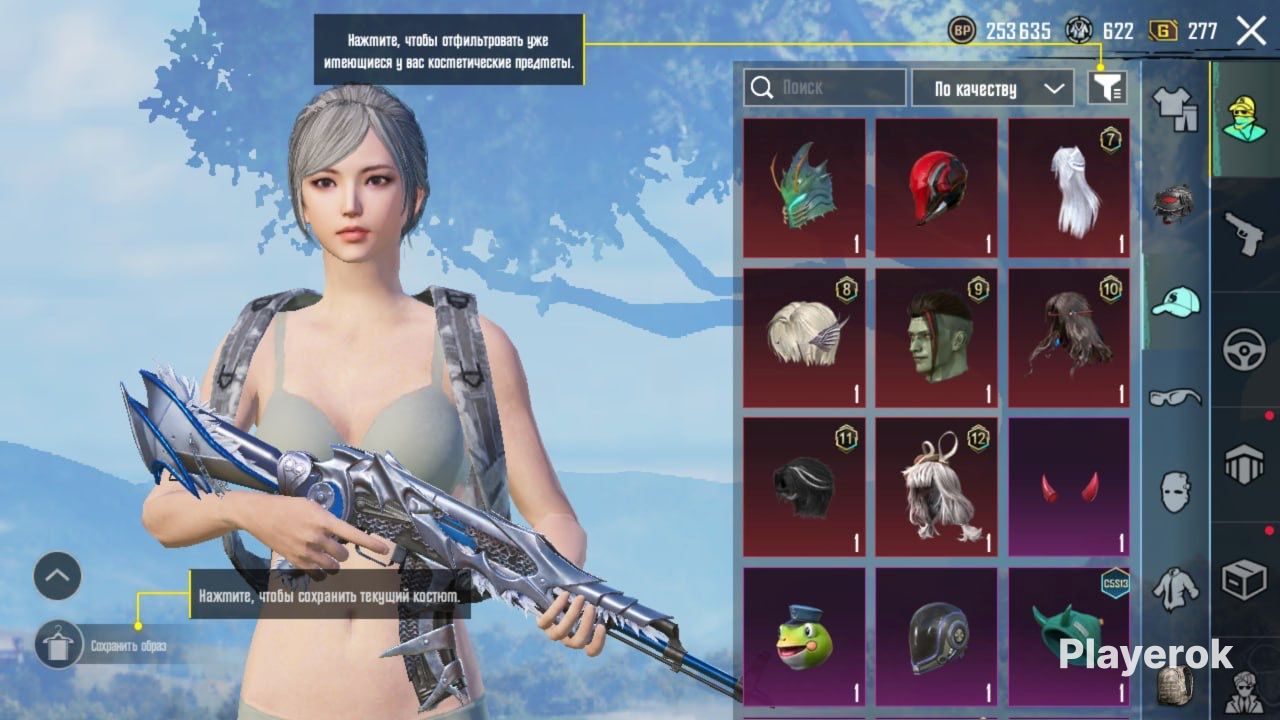The width and height of the screenshot is (1280, 720).
Task: Equip the frog head with police cap
Action: (804, 638)
